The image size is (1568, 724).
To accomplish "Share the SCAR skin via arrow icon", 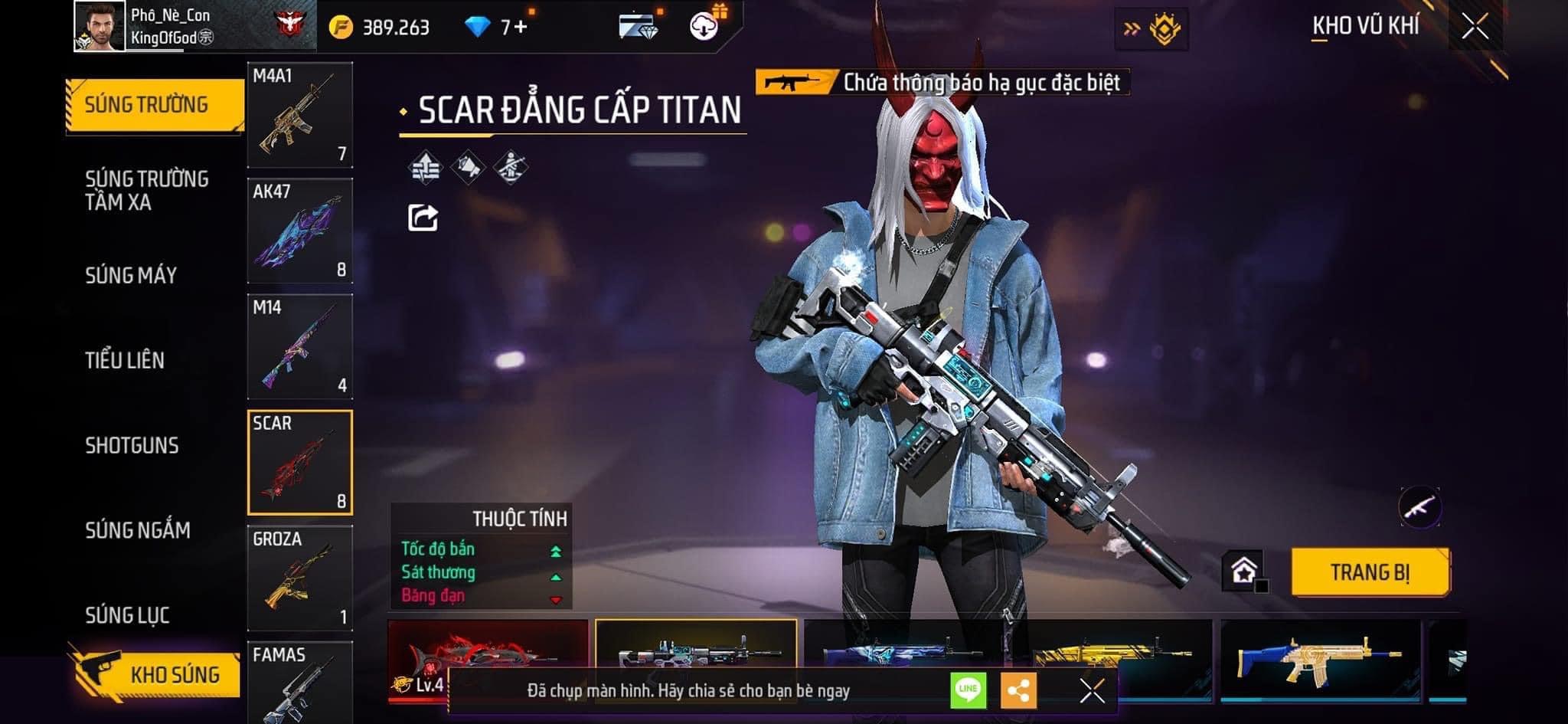I will (423, 218).
